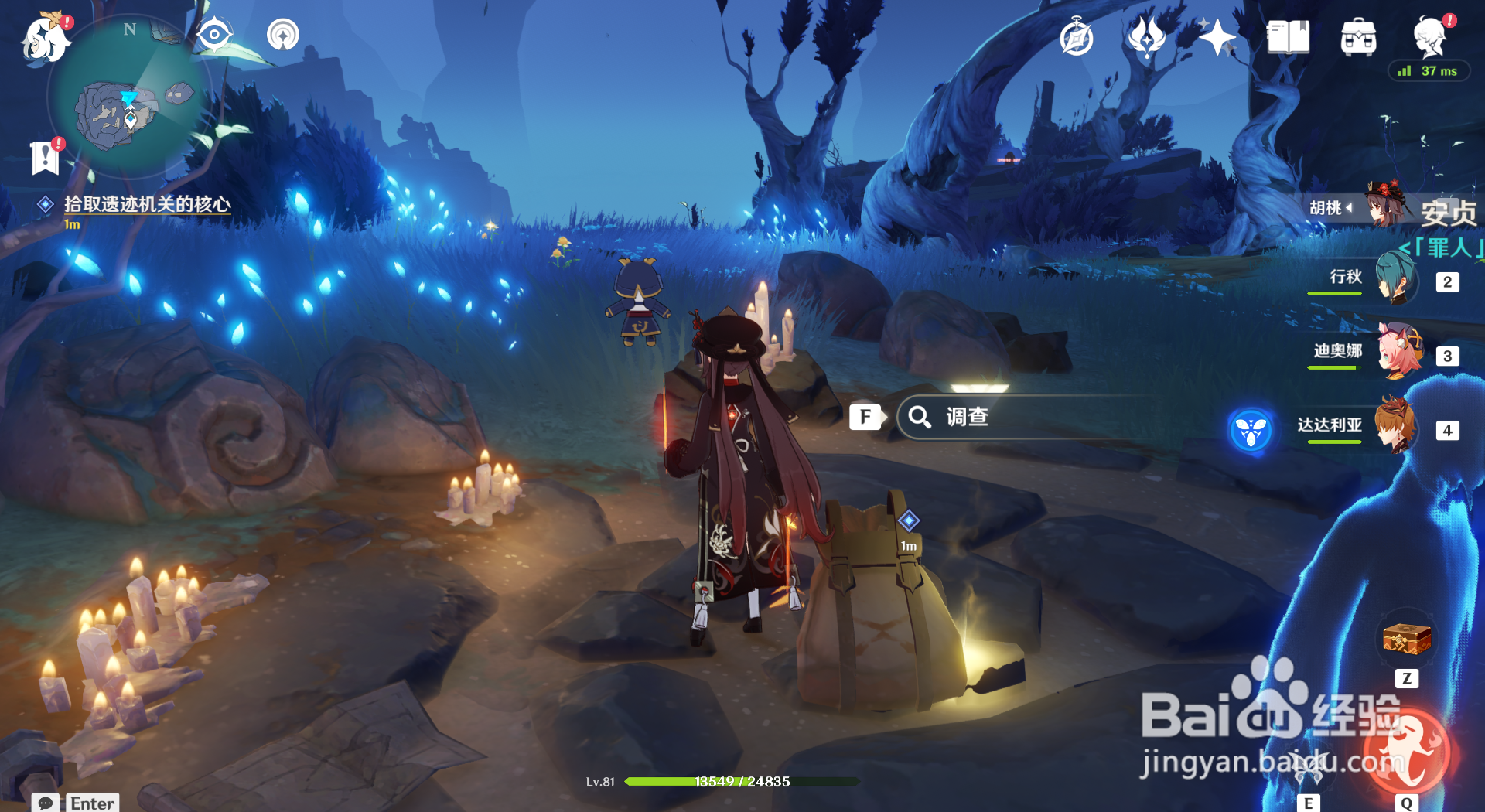
Task: Open the co-op mode icon
Action: (282, 35)
